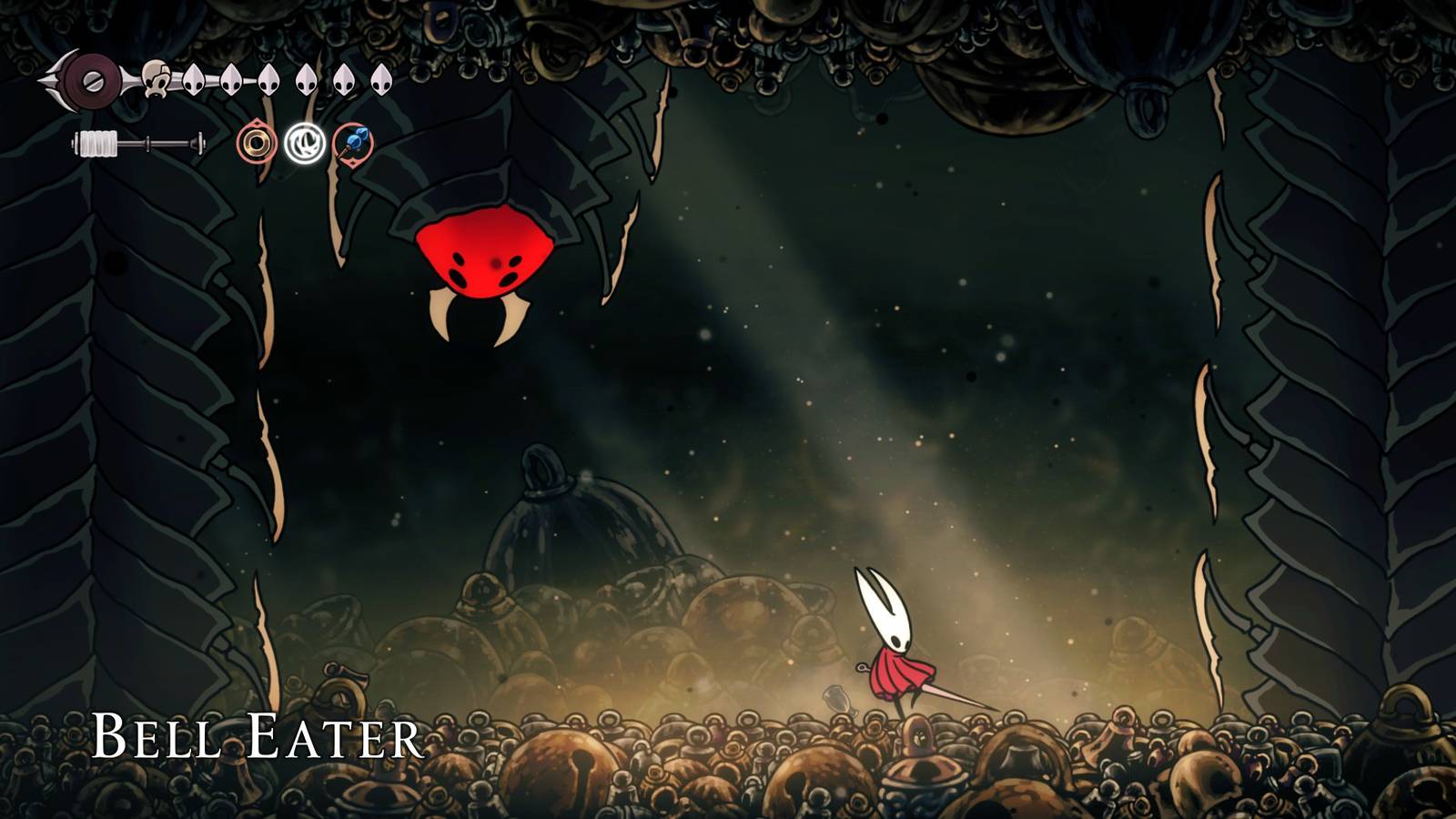Image resolution: width=1456 pixels, height=819 pixels.
Task: Click the skull-faced first health mask
Action: [x=157, y=79]
